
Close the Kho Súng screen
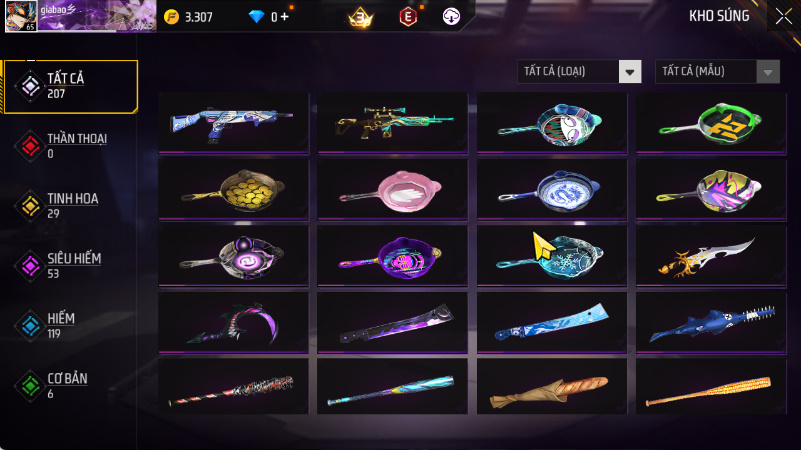[782, 16]
